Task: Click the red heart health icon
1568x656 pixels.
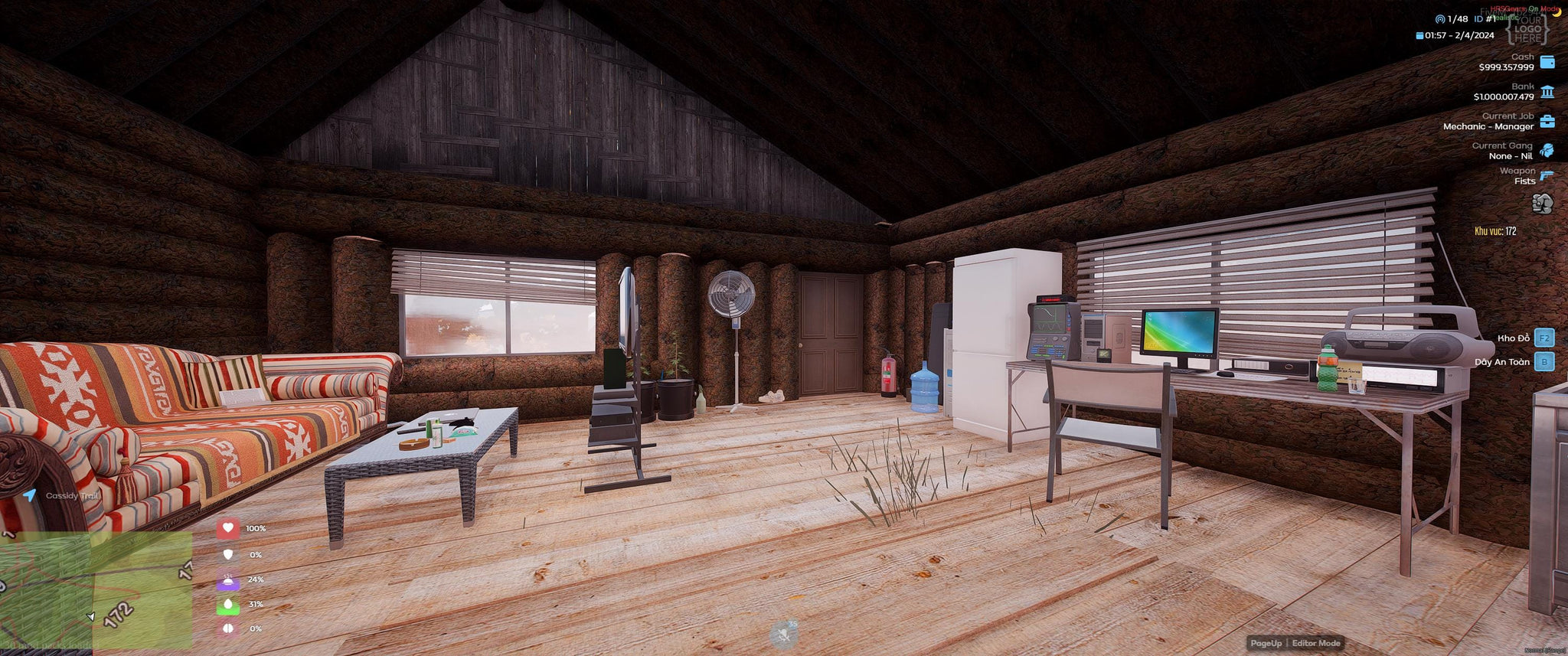Action: tap(227, 528)
